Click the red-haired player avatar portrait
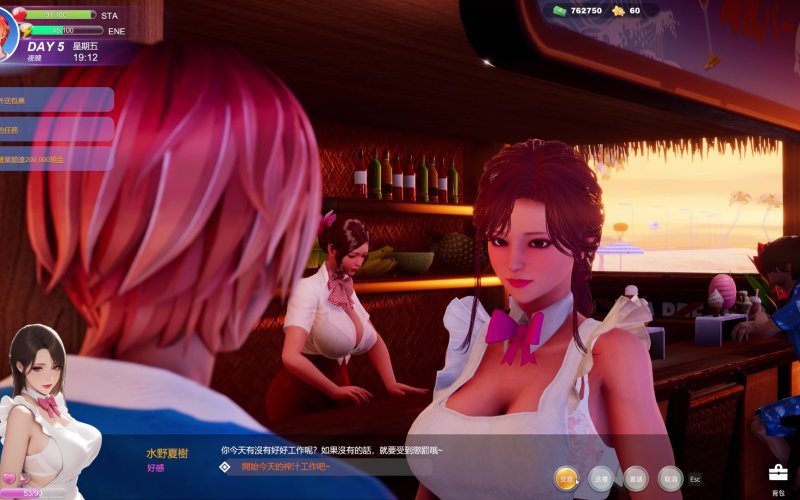 pos(8,28)
